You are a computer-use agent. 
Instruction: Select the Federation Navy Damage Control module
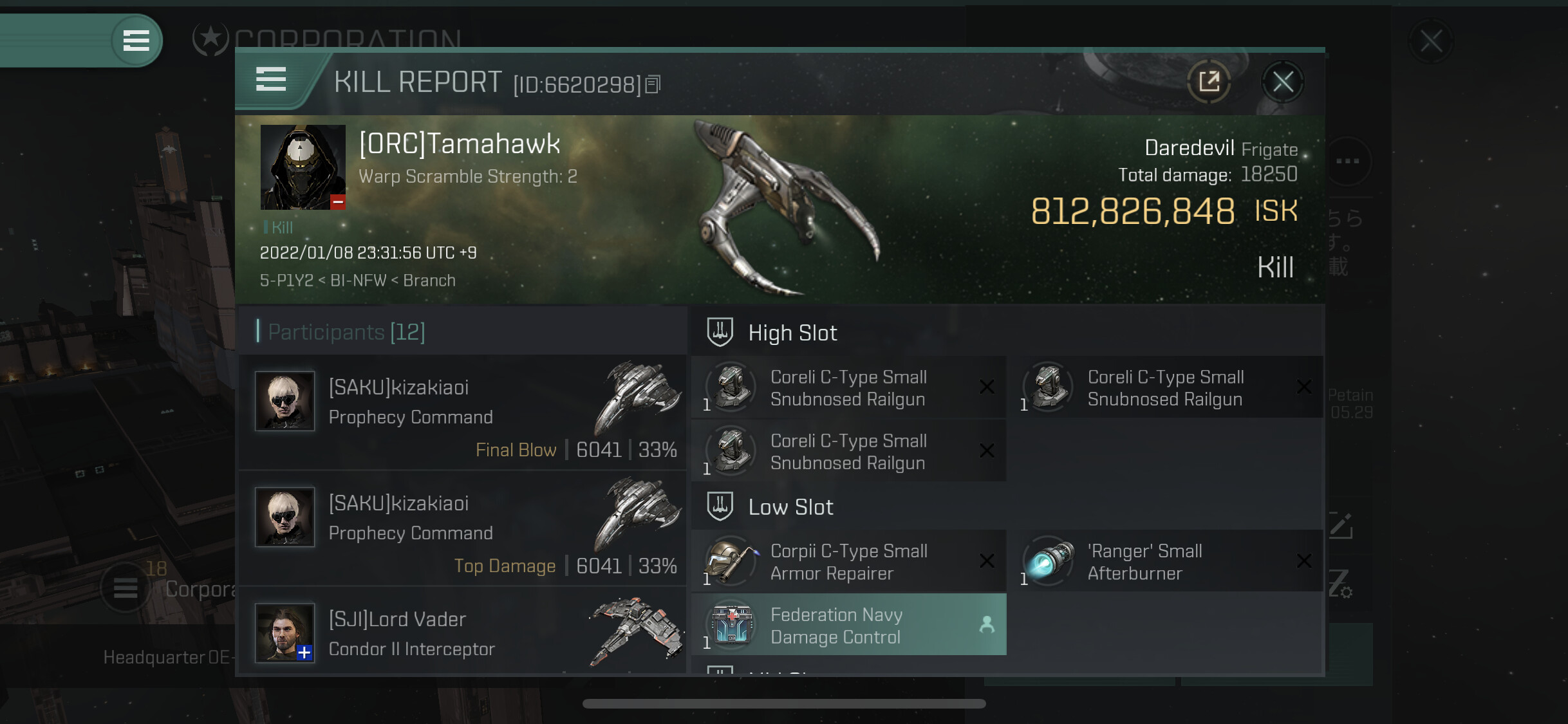click(848, 626)
